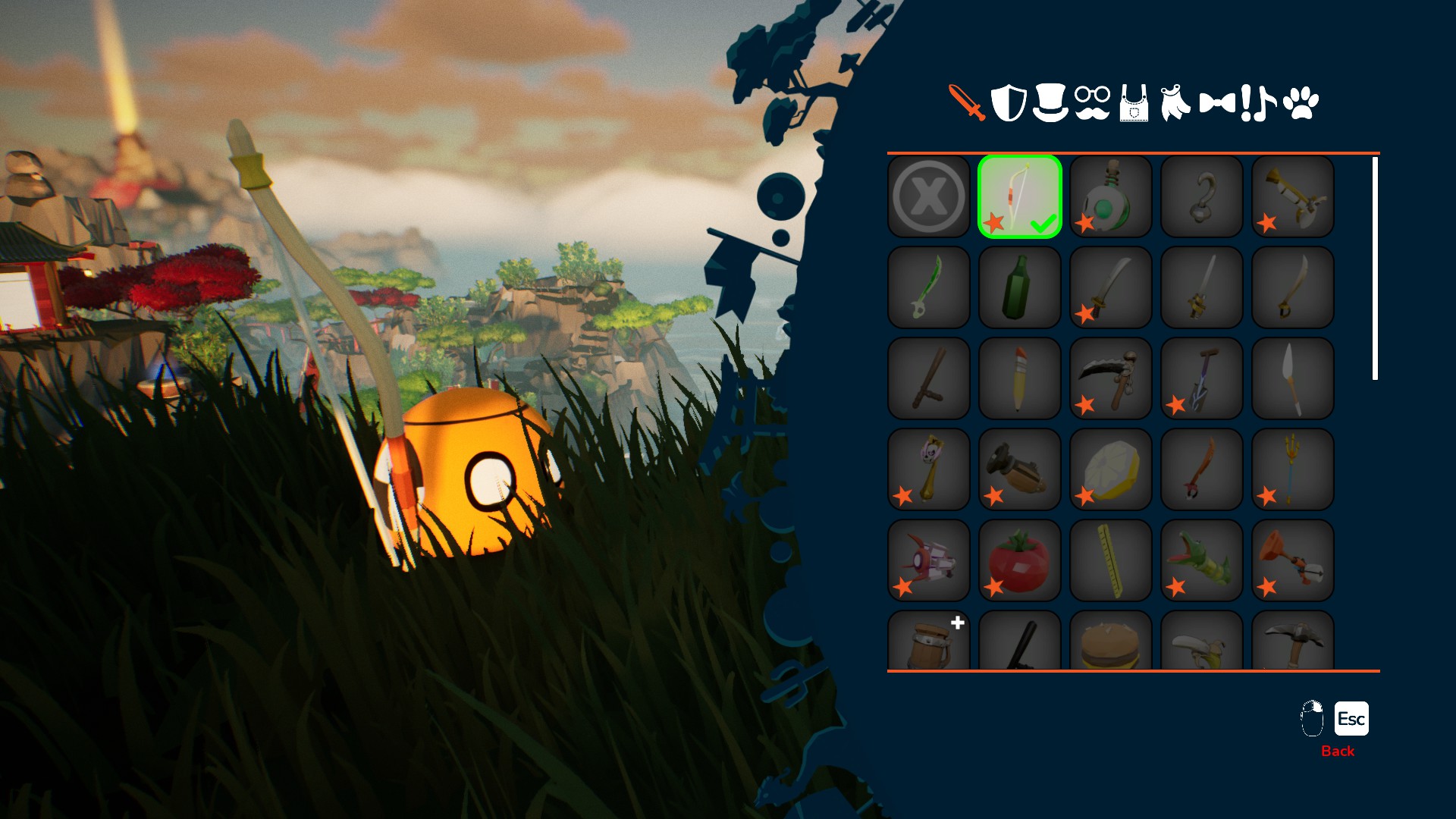The height and width of the screenshot is (819, 1456).
Task: Select the yellow ruler weapon
Action: (1111, 560)
